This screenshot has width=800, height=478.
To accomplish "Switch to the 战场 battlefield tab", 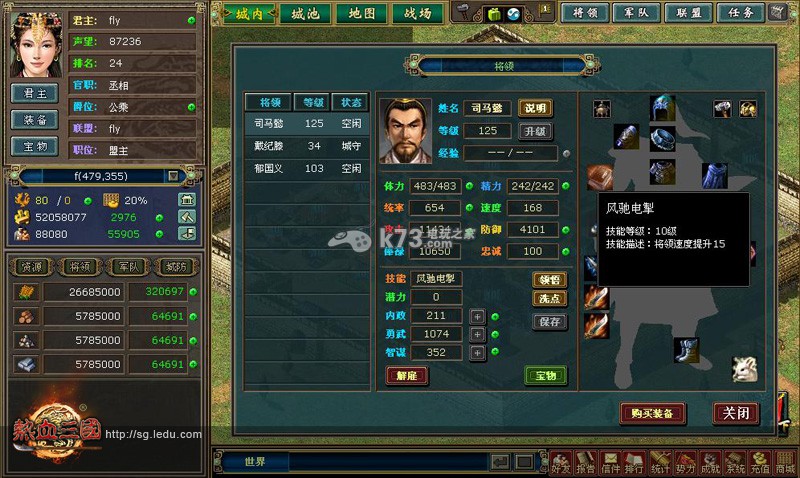I will (x=417, y=13).
